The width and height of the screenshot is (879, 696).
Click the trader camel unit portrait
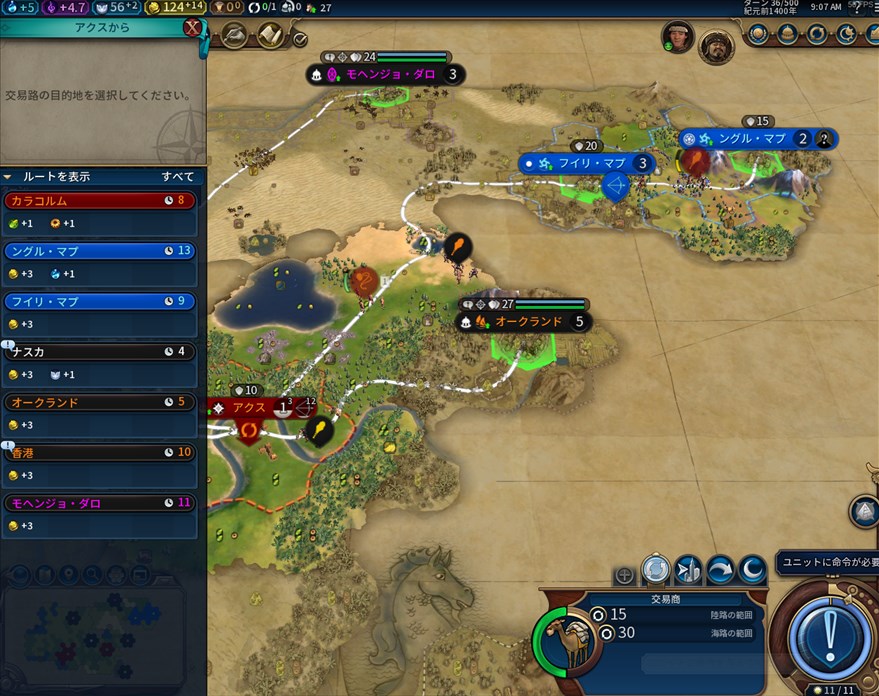(x=566, y=638)
